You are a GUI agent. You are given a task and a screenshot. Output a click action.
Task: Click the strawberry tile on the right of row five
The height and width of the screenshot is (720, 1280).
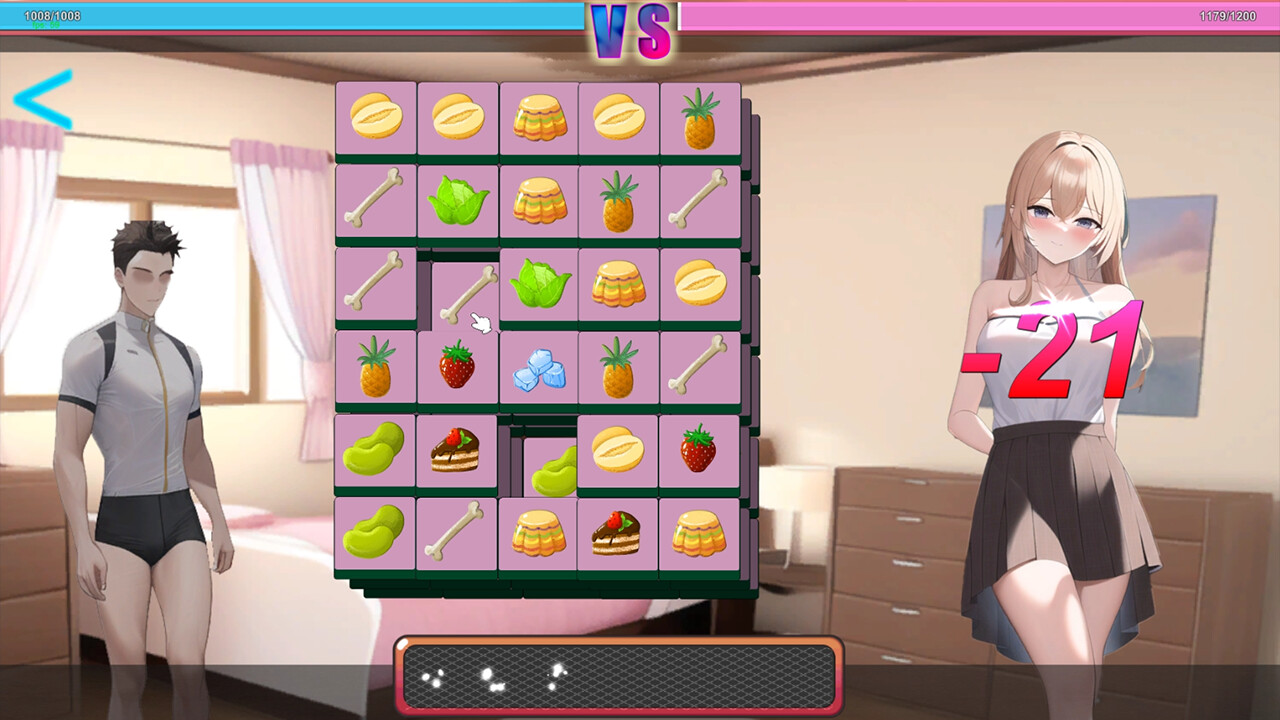(700, 449)
